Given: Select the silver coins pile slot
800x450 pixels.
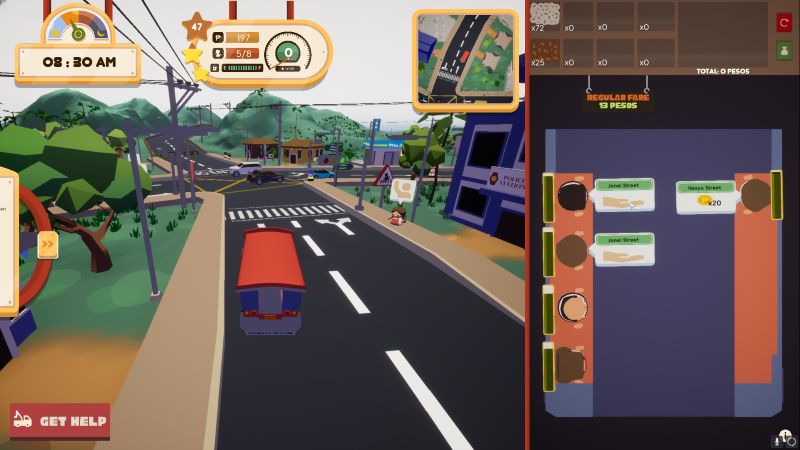Looking at the screenshot, I should (x=545, y=15).
